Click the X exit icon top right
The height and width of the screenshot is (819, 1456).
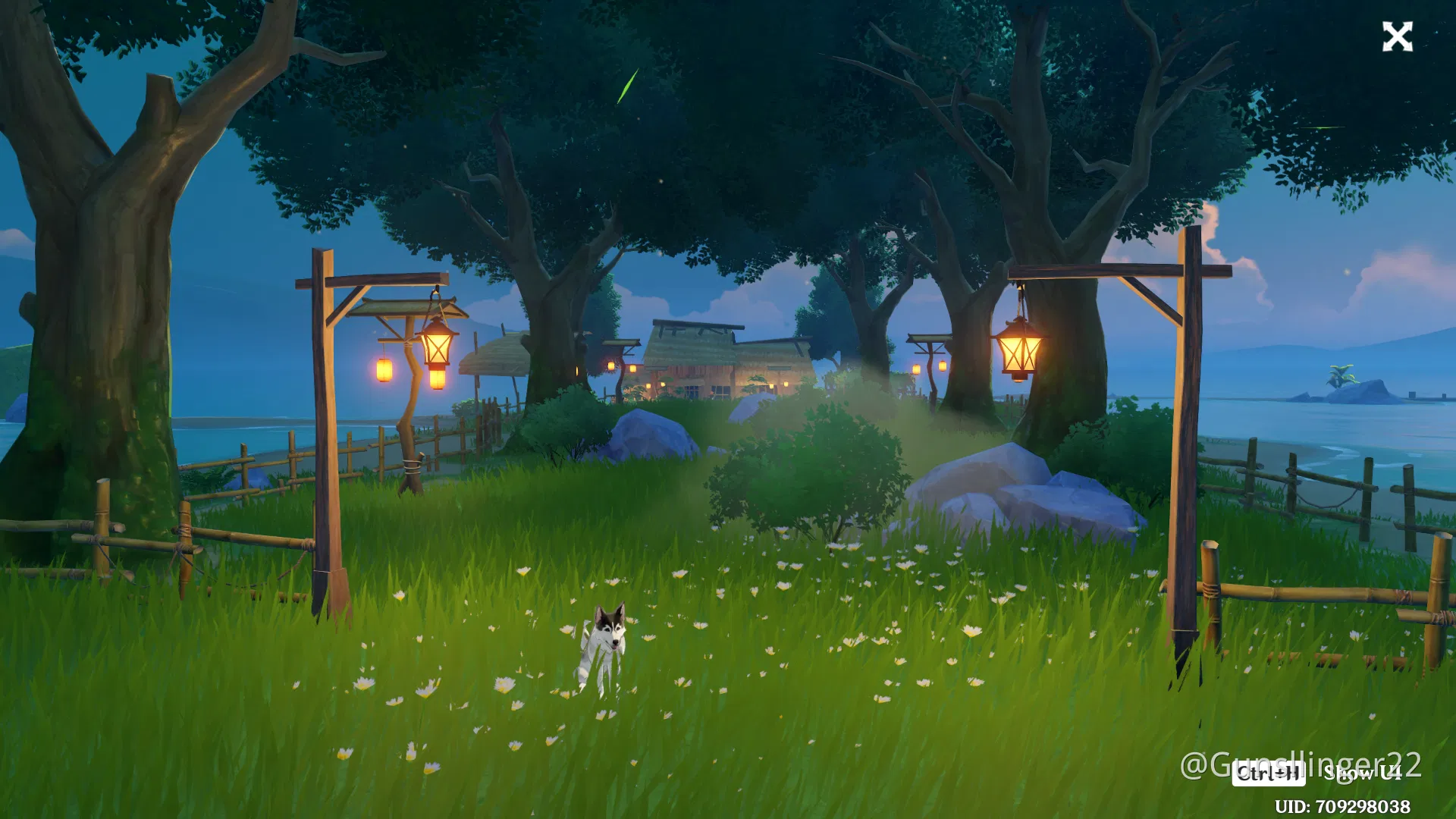(x=1398, y=36)
